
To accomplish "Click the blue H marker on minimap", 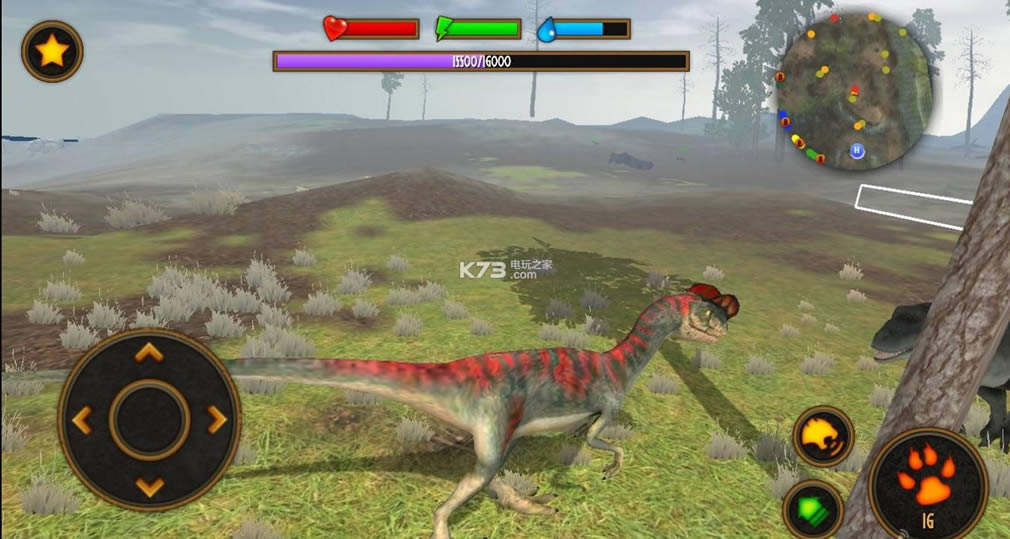I will coord(857,151).
